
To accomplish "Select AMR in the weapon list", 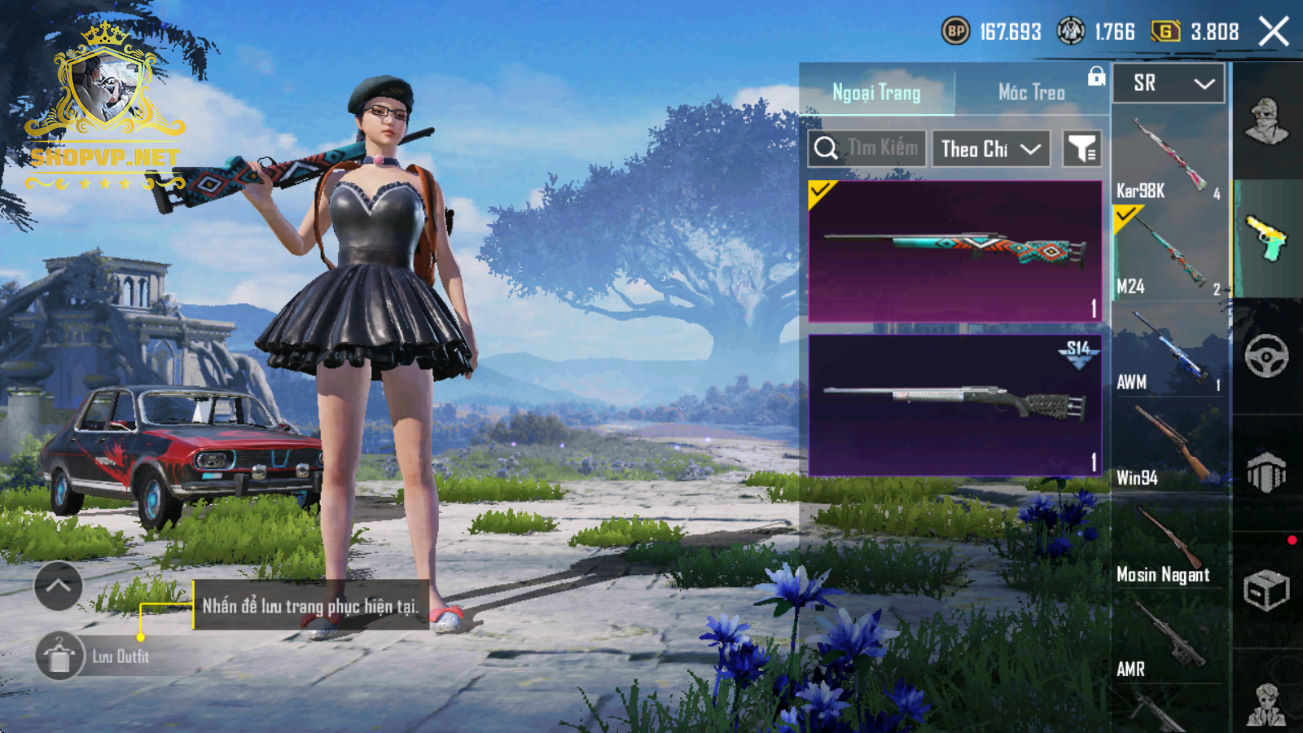I will click(x=1168, y=638).
